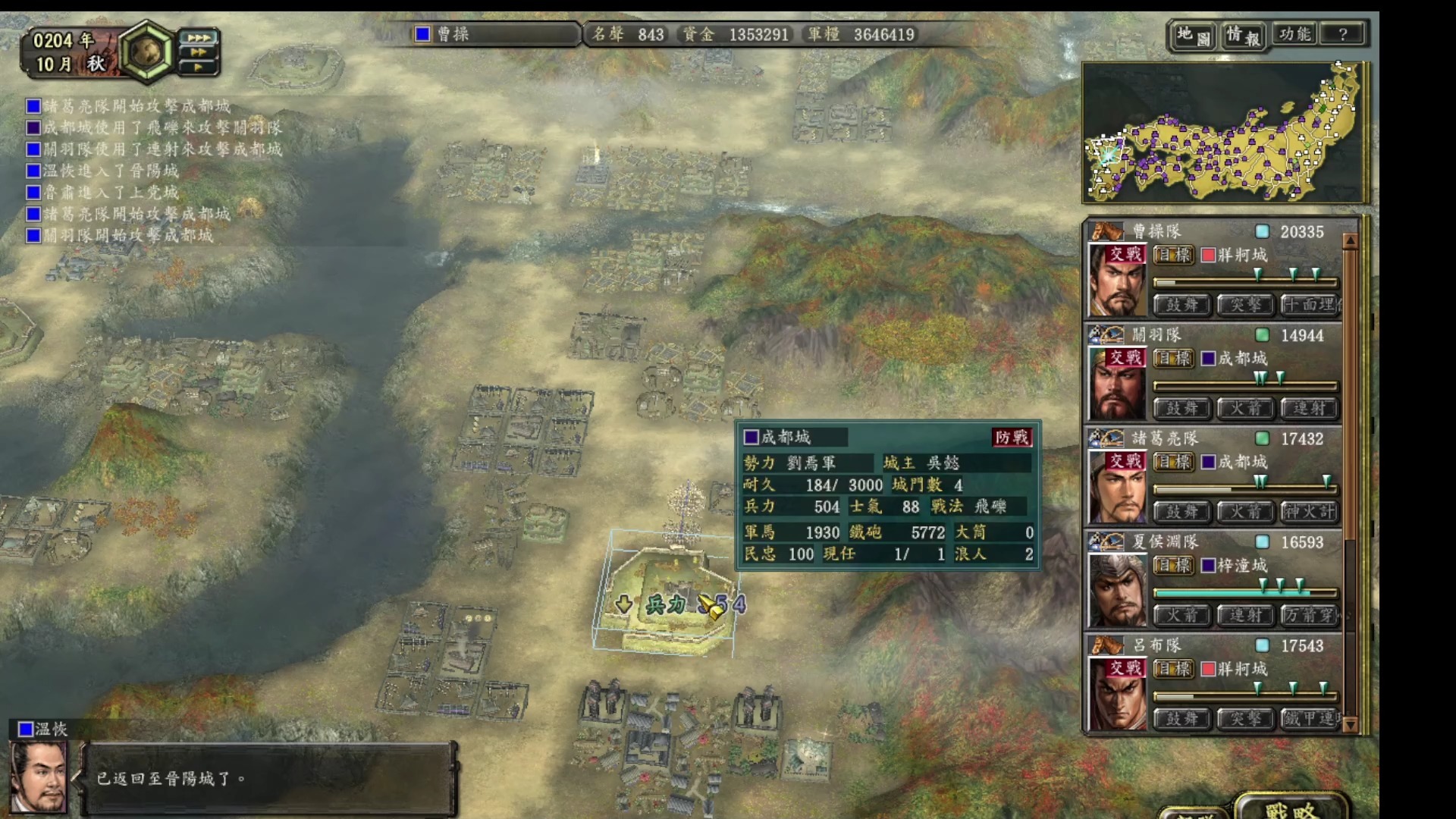Open the 功能 functions menu

(1294, 34)
